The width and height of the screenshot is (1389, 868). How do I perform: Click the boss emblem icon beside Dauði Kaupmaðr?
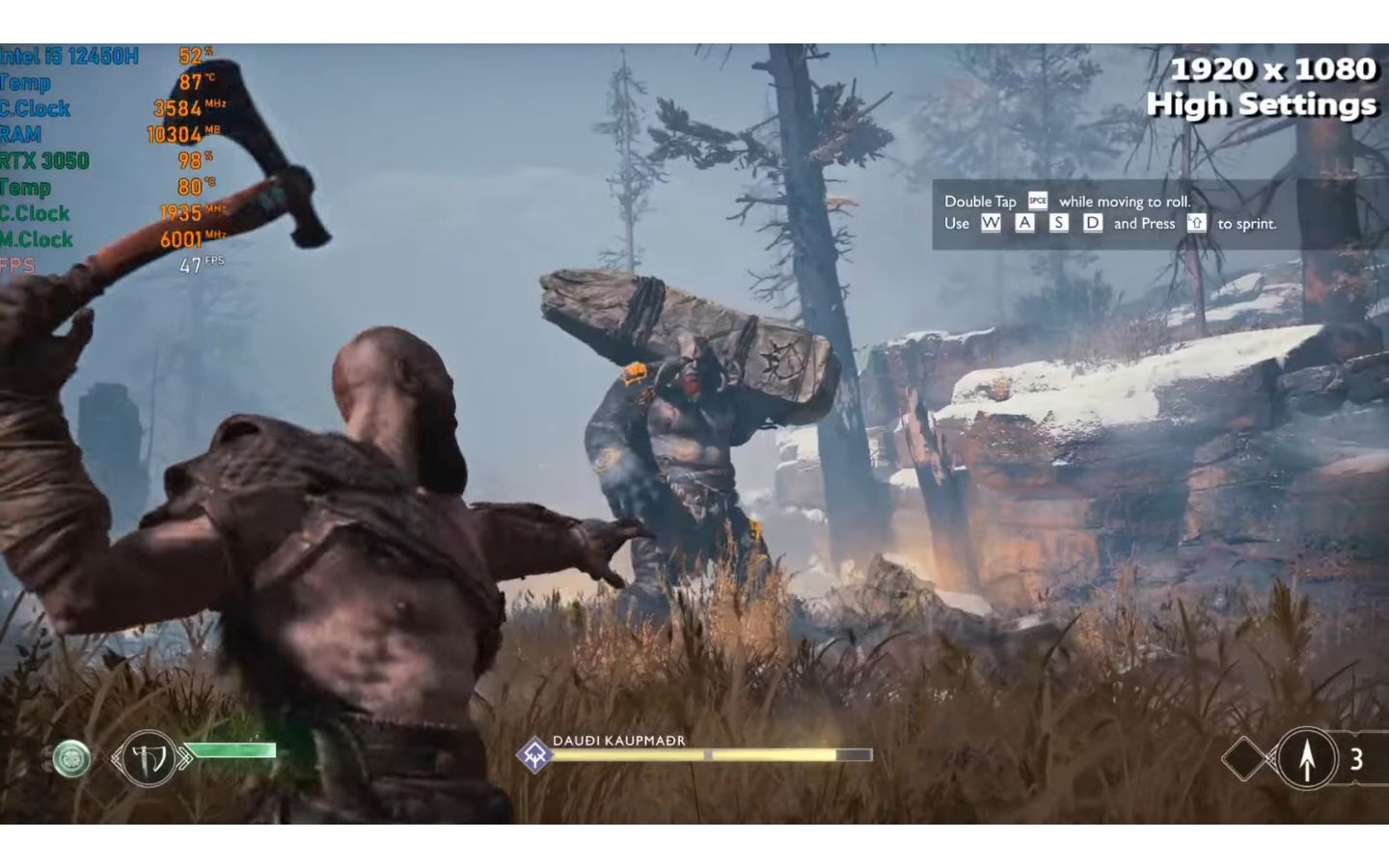point(535,755)
